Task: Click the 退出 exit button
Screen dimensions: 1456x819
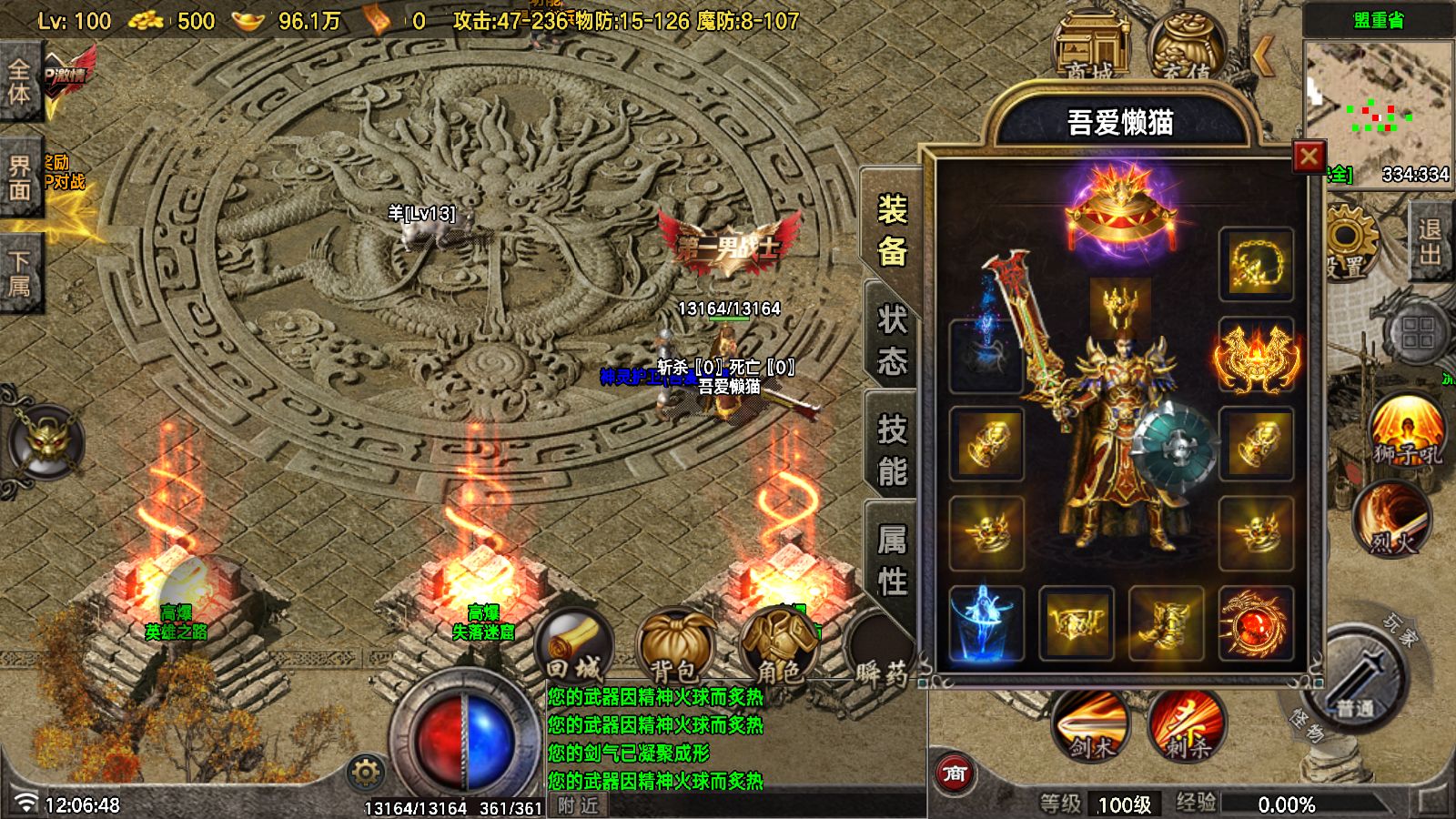Action: (1429, 242)
